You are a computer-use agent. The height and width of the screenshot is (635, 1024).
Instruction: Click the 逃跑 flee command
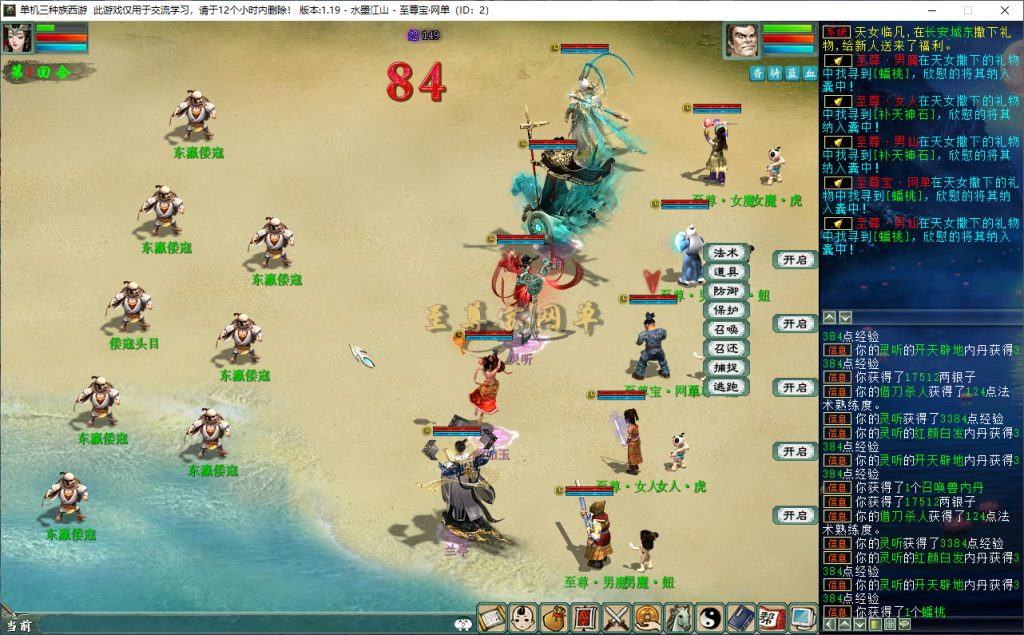point(725,386)
